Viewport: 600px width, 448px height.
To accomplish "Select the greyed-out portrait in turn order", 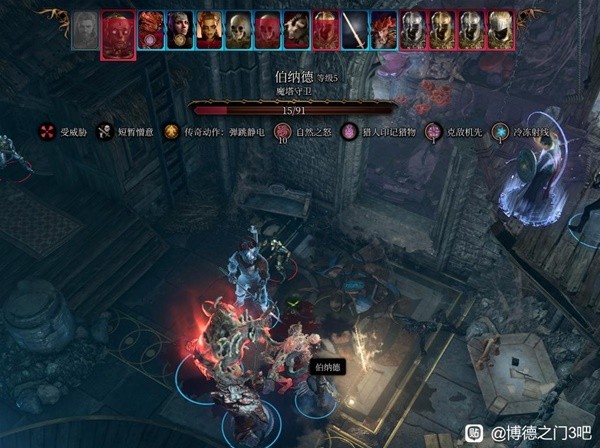I will (x=86, y=32).
